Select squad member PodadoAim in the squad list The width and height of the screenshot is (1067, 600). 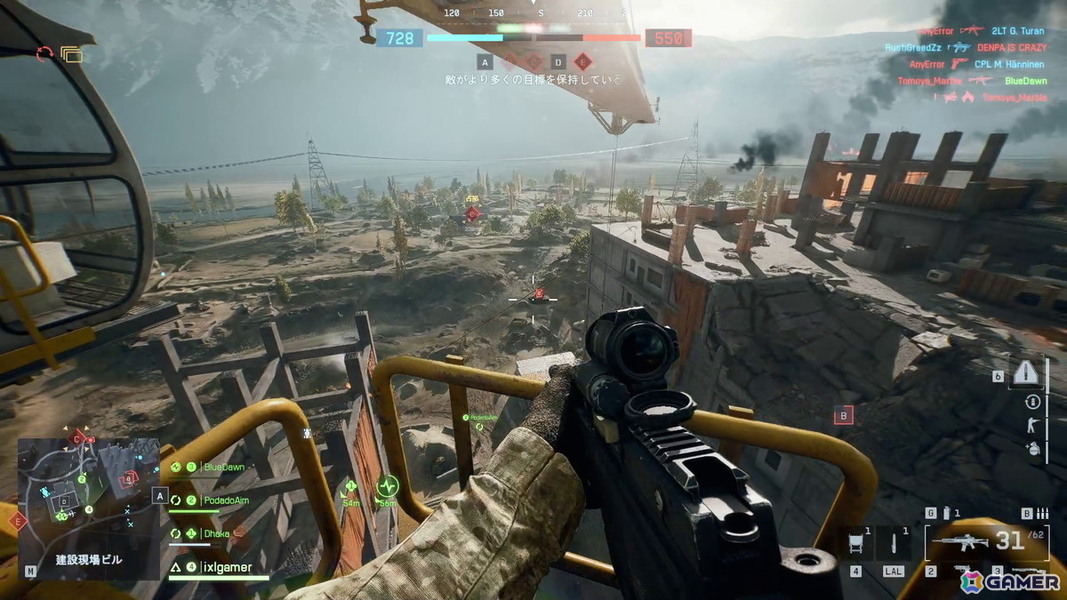225,500
